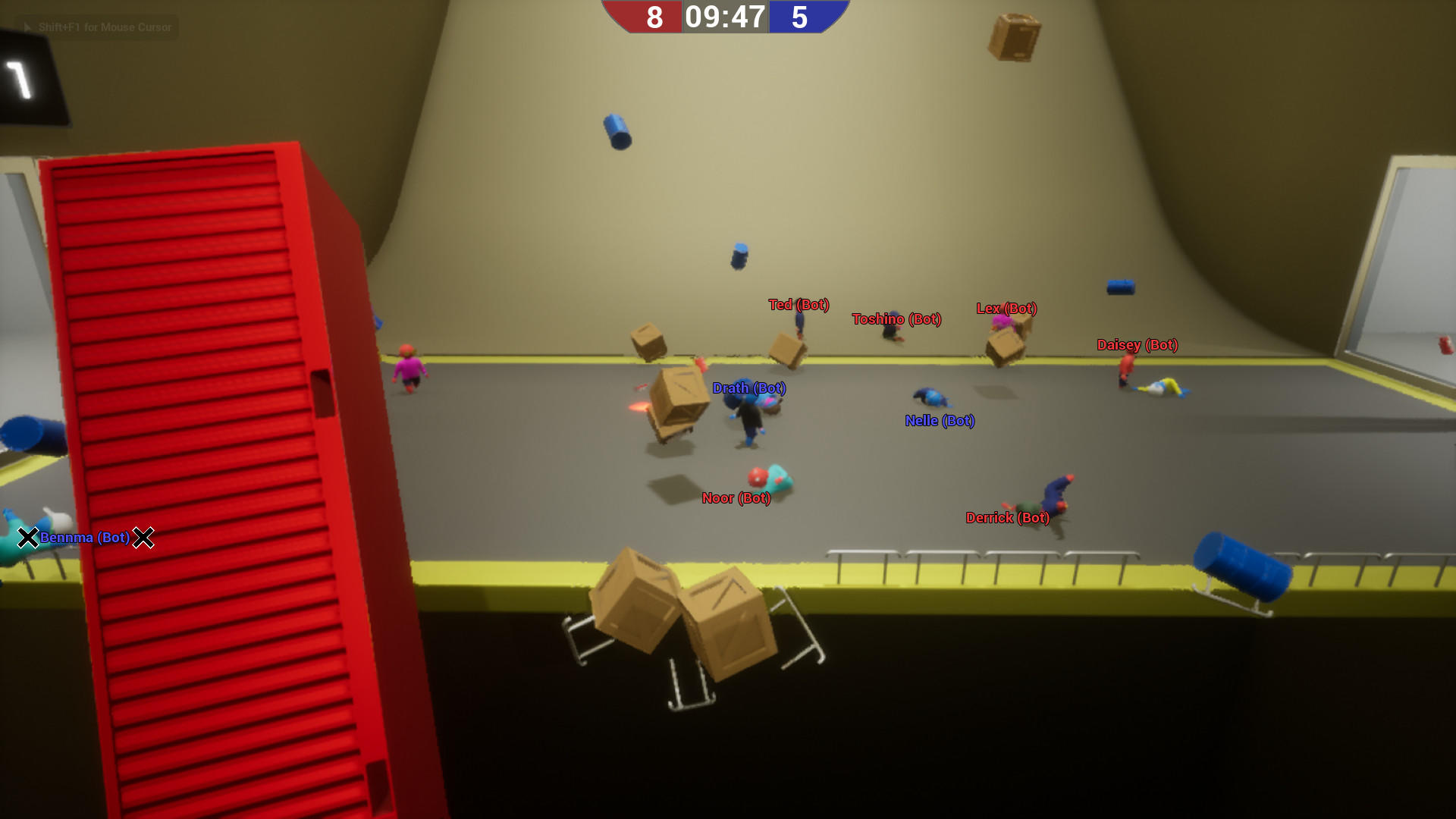Click the match timer showing 09:47

[724, 17]
